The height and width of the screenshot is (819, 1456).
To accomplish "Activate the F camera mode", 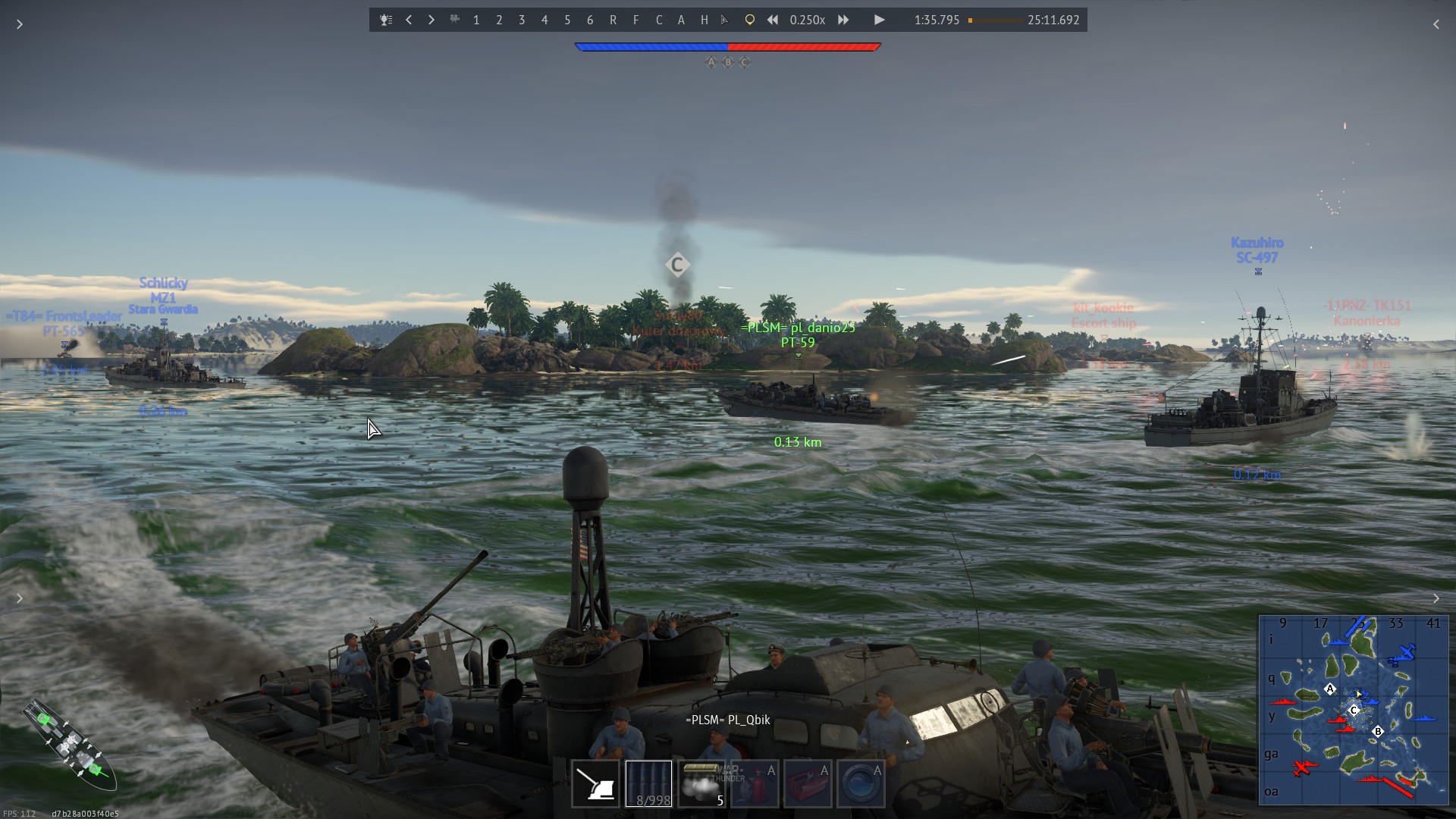I will click(635, 20).
